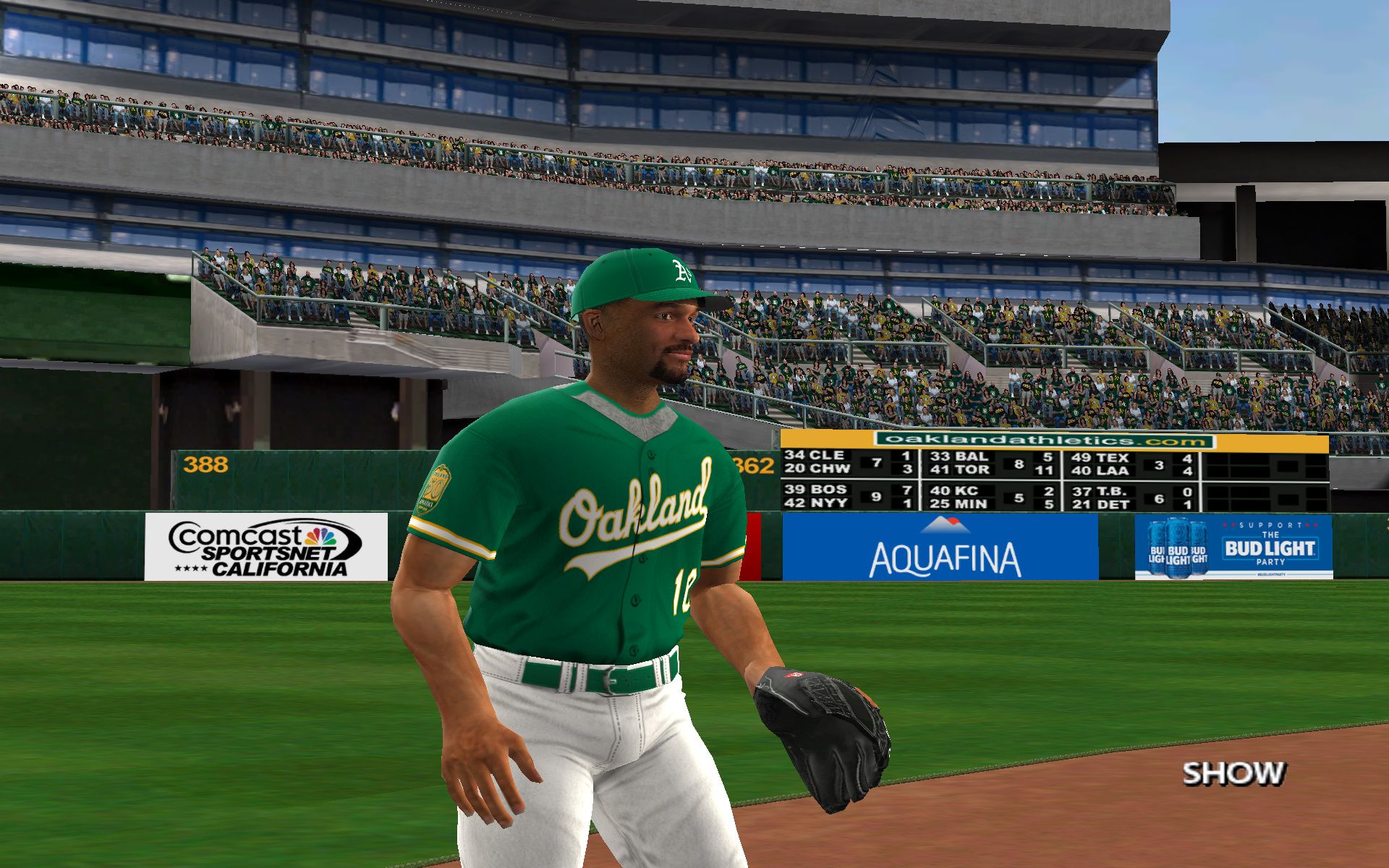Screen dimensions: 1389x868
Task: Click the SHOW overlay button
Action: tap(1233, 773)
